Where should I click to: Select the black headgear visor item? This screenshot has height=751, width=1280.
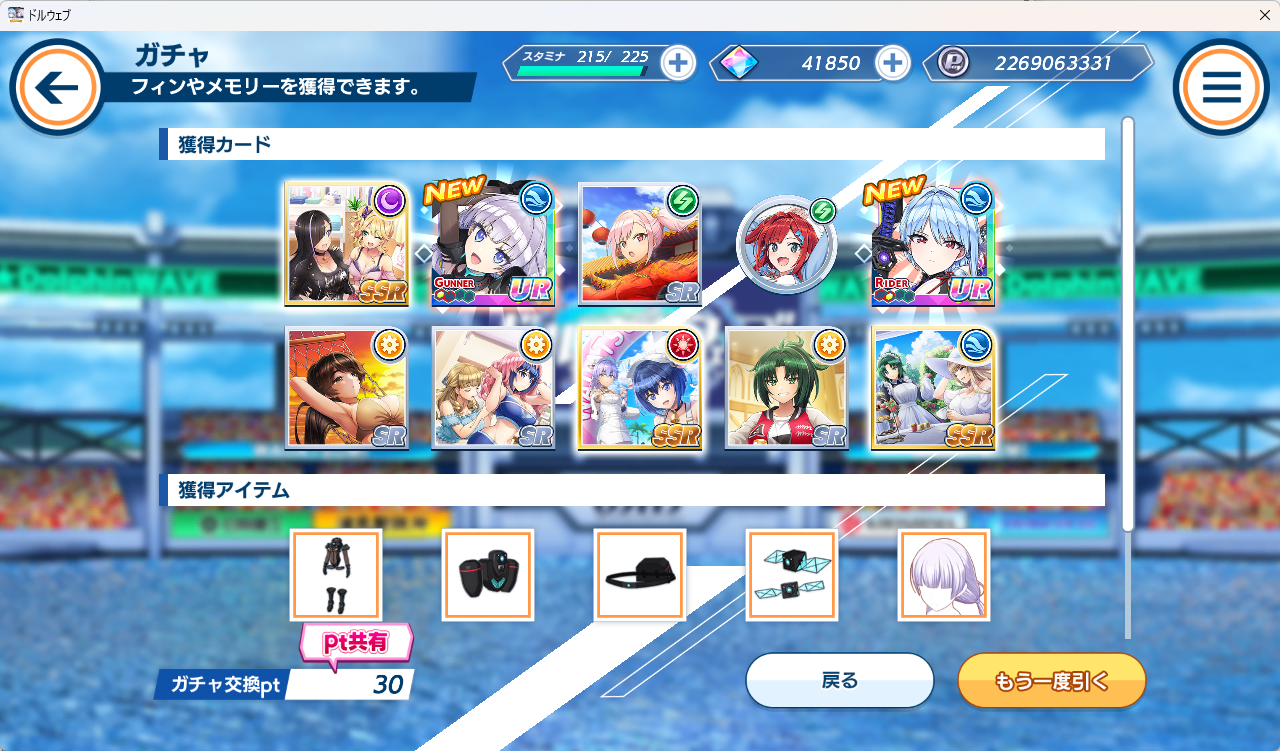coord(639,575)
